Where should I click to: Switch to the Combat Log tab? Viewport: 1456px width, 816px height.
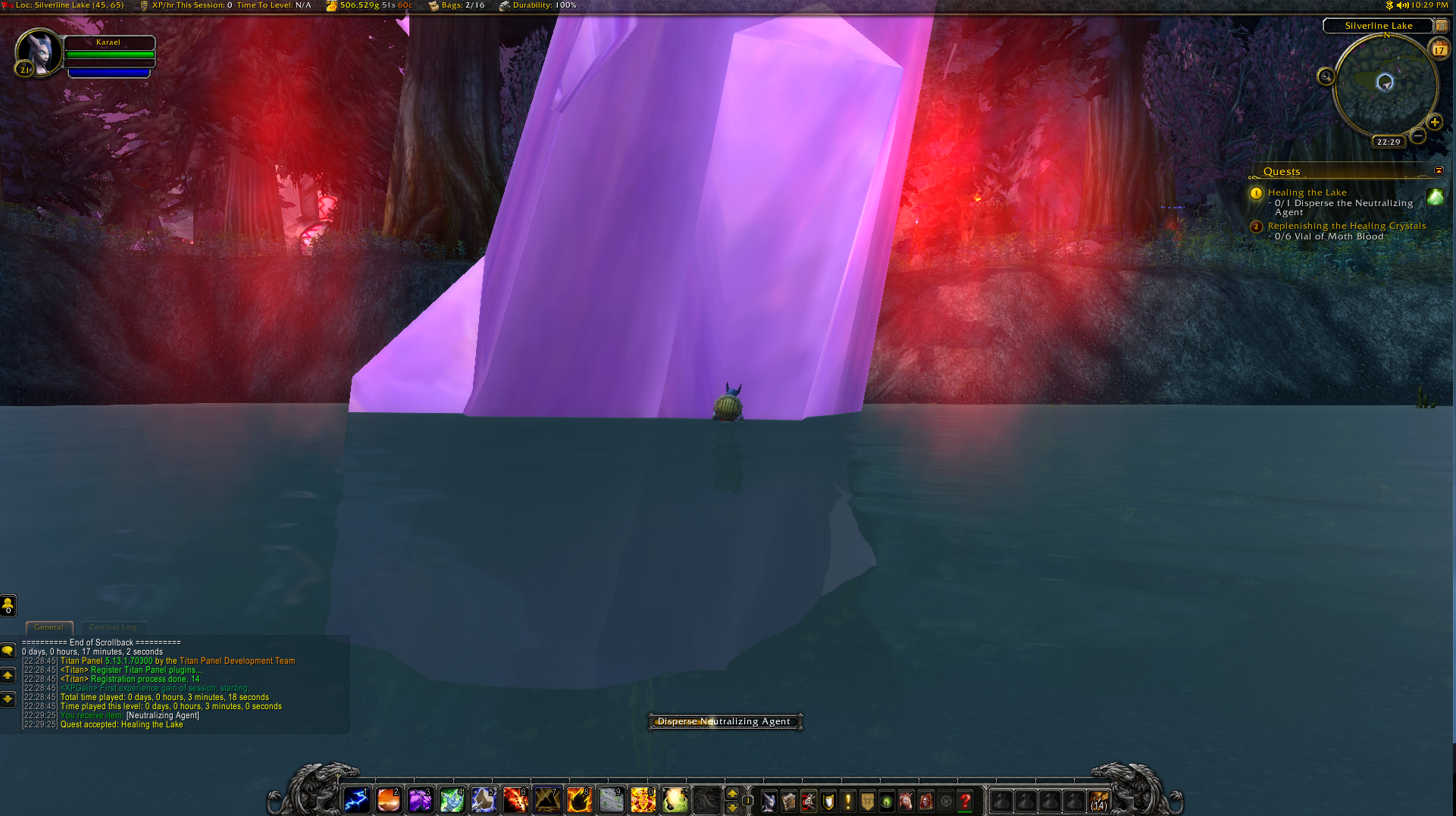point(114,627)
